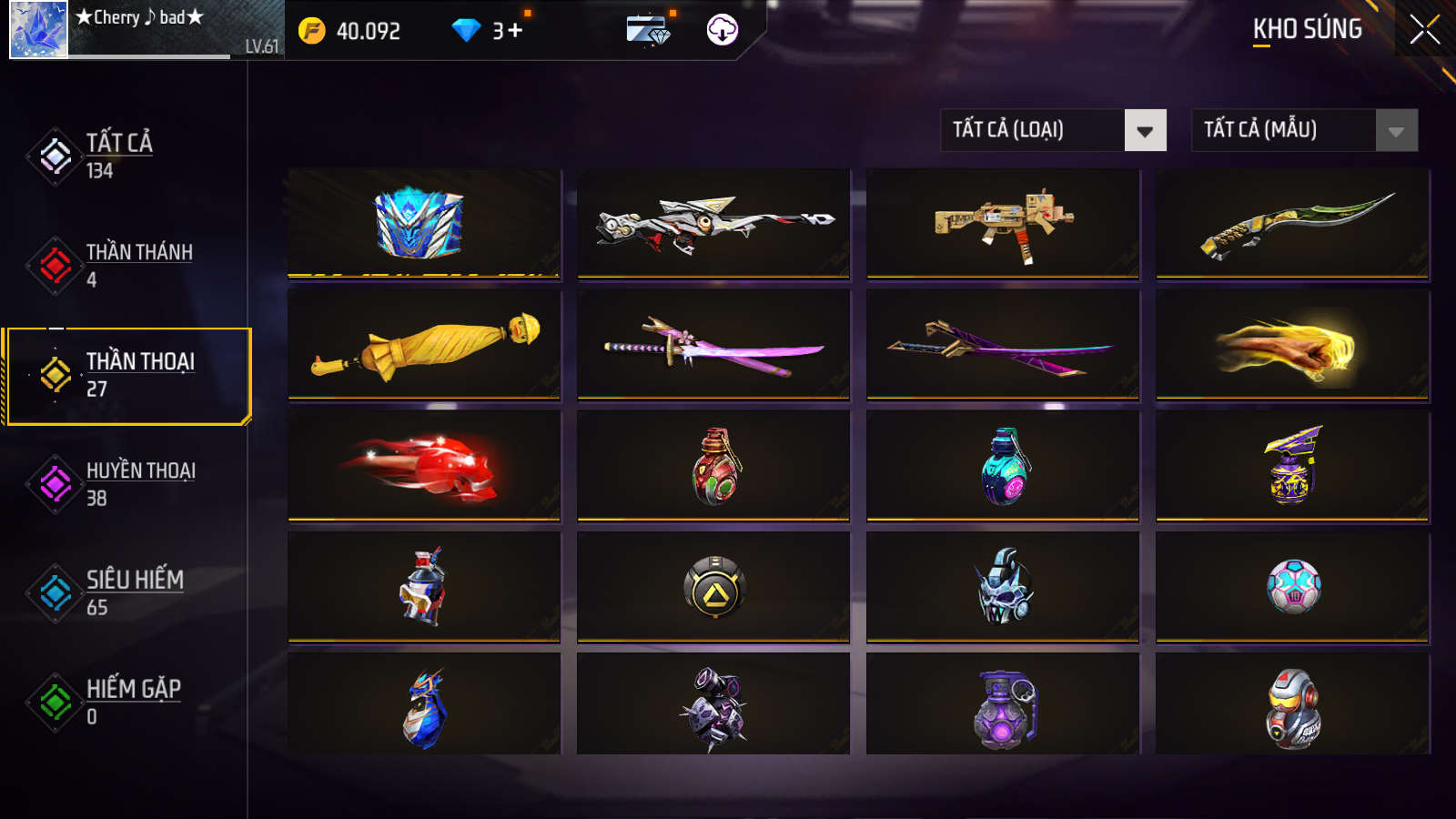The height and width of the screenshot is (819, 1456).
Task: Open the Tất Cả (Mẫu) model dropdown
Action: (1304, 130)
